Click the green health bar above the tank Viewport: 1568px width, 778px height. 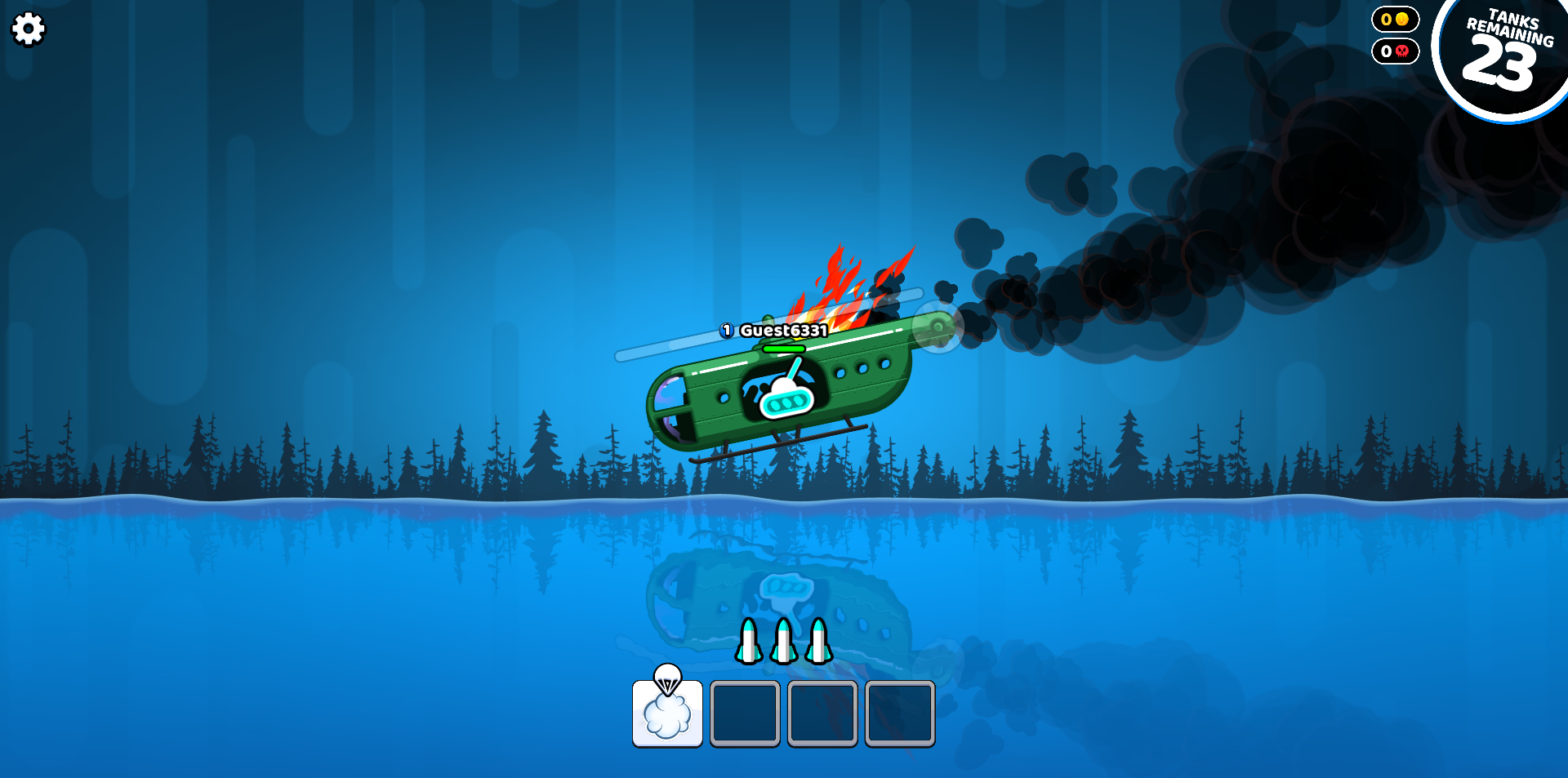tap(782, 347)
